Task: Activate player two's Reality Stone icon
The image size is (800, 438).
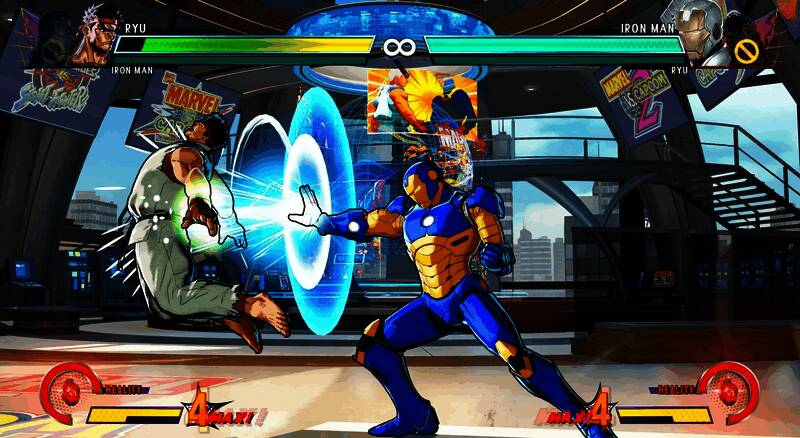Action: (x=728, y=389)
